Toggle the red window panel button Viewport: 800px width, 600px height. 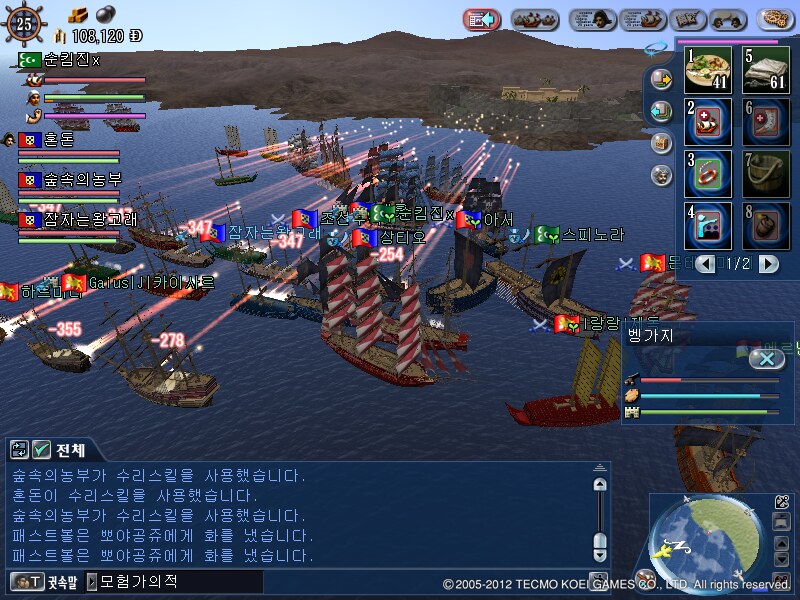pyautogui.click(x=481, y=19)
